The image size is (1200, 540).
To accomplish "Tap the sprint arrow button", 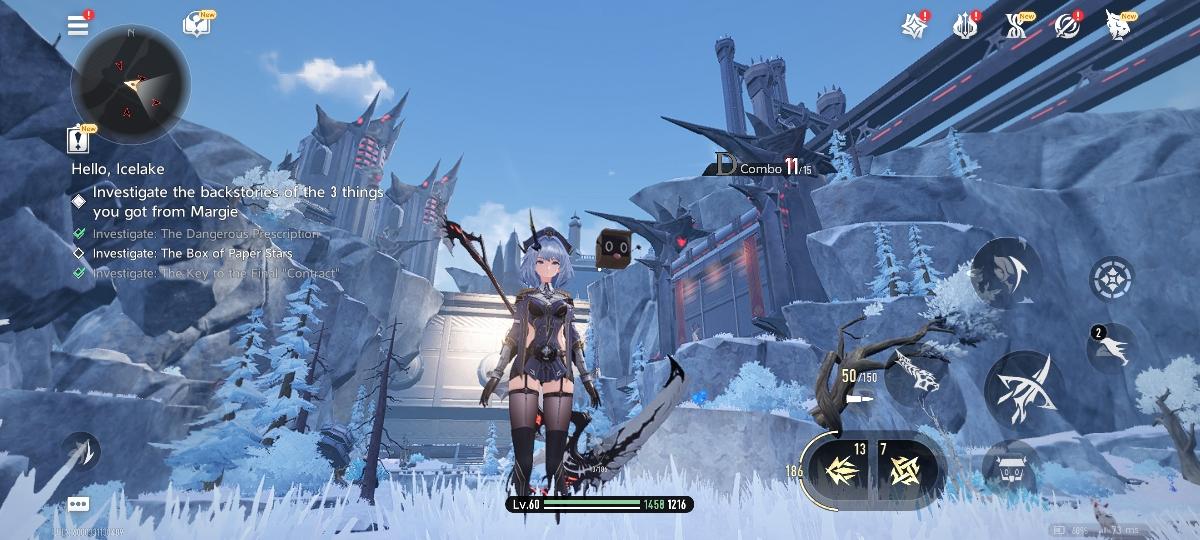I will click(x=80, y=451).
